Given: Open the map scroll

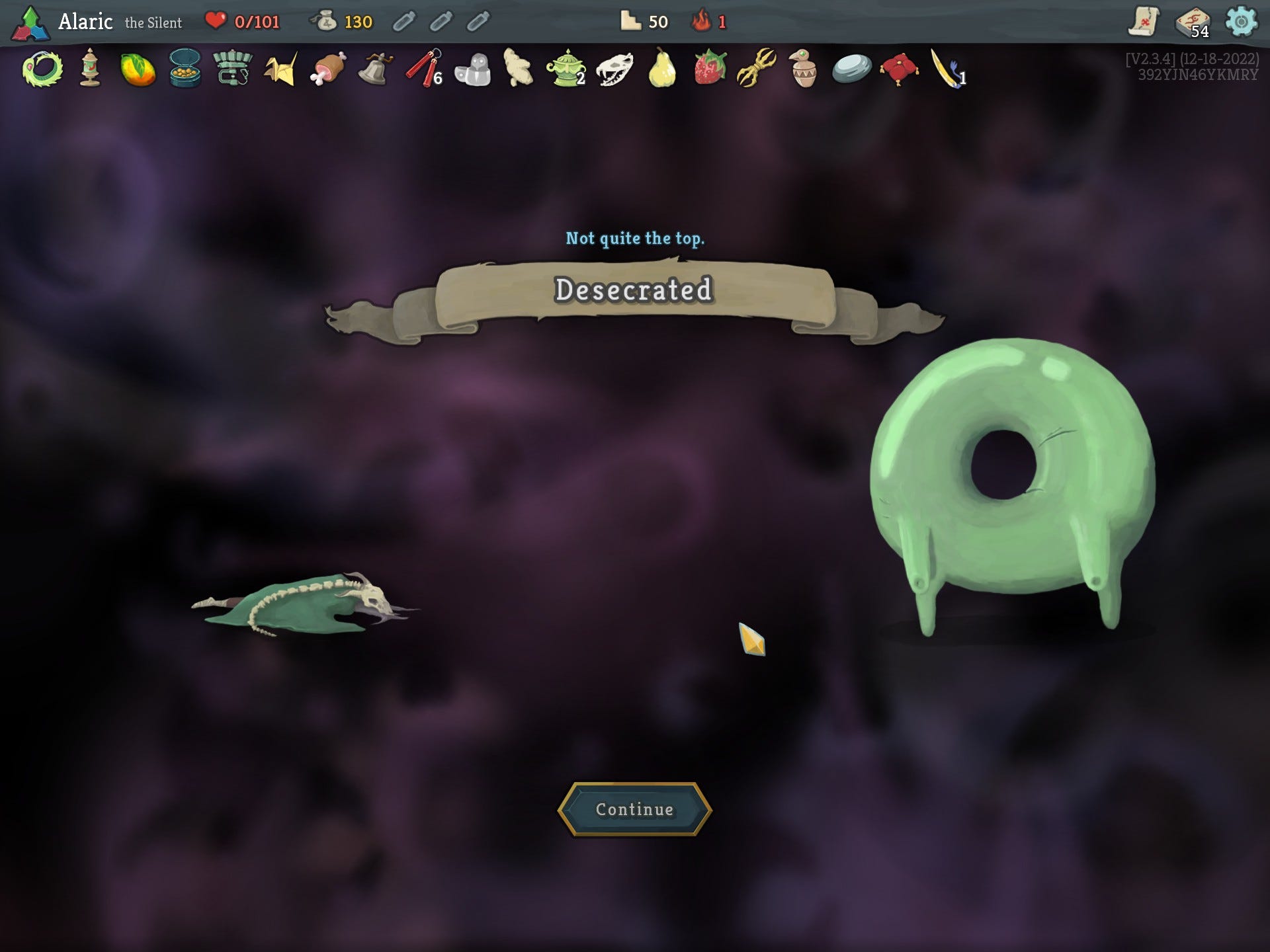Looking at the screenshot, I should point(1144,22).
